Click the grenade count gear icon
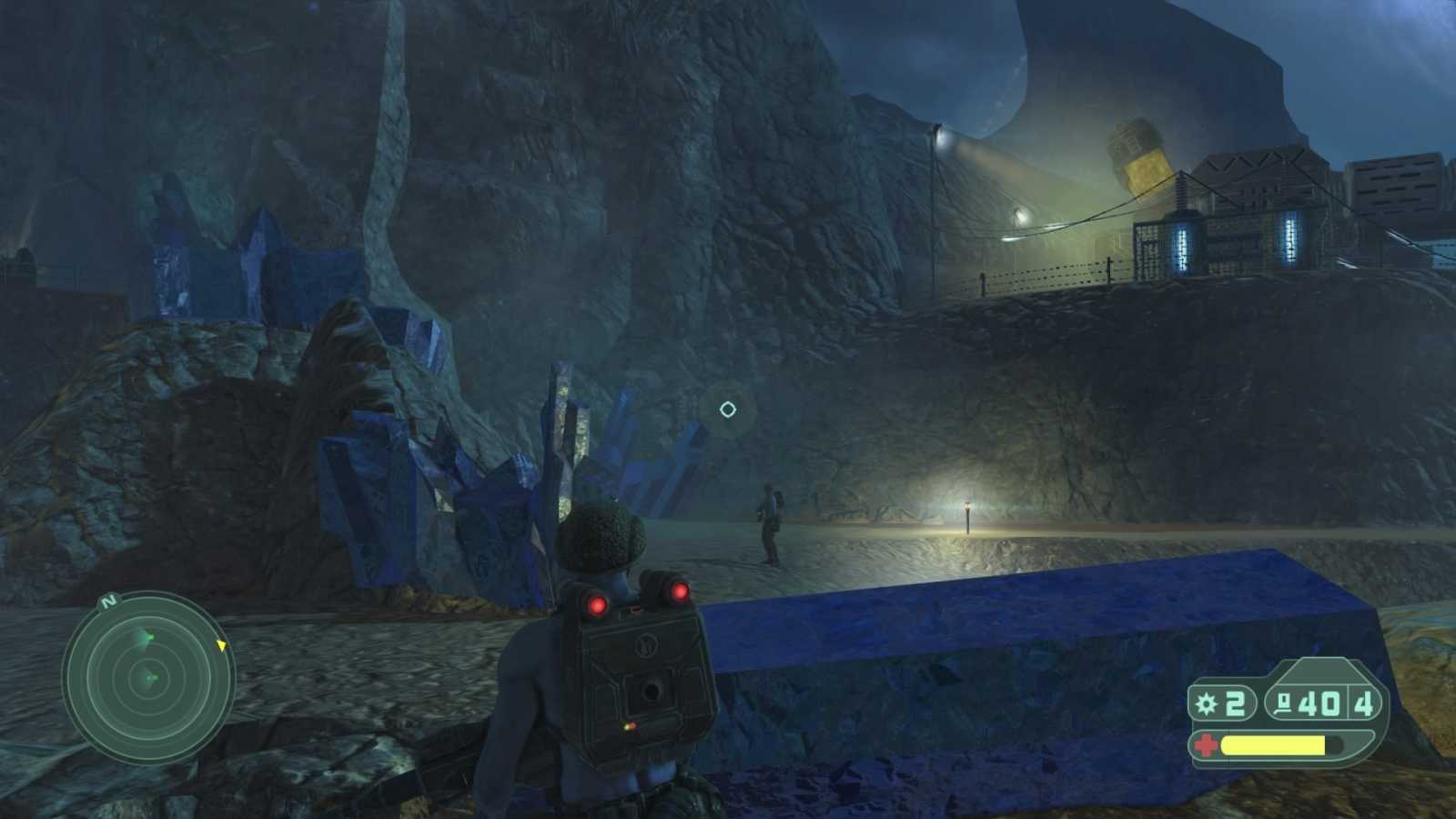The width and height of the screenshot is (1456, 819). (x=1205, y=703)
